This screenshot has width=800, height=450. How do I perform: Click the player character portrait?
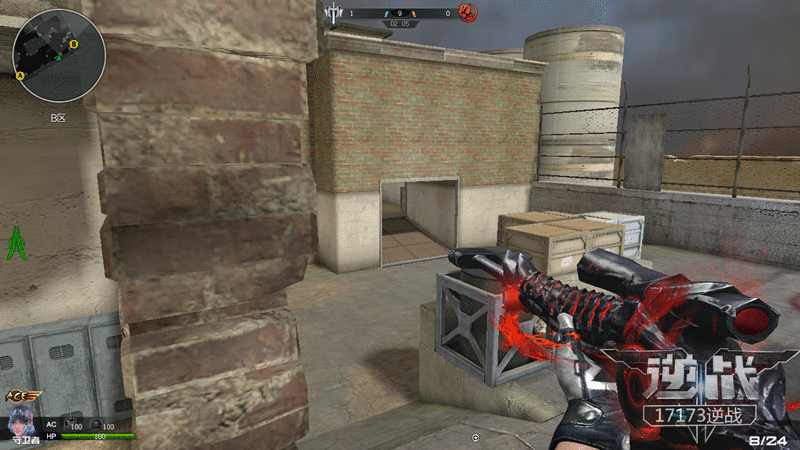click(x=20, y=420)
